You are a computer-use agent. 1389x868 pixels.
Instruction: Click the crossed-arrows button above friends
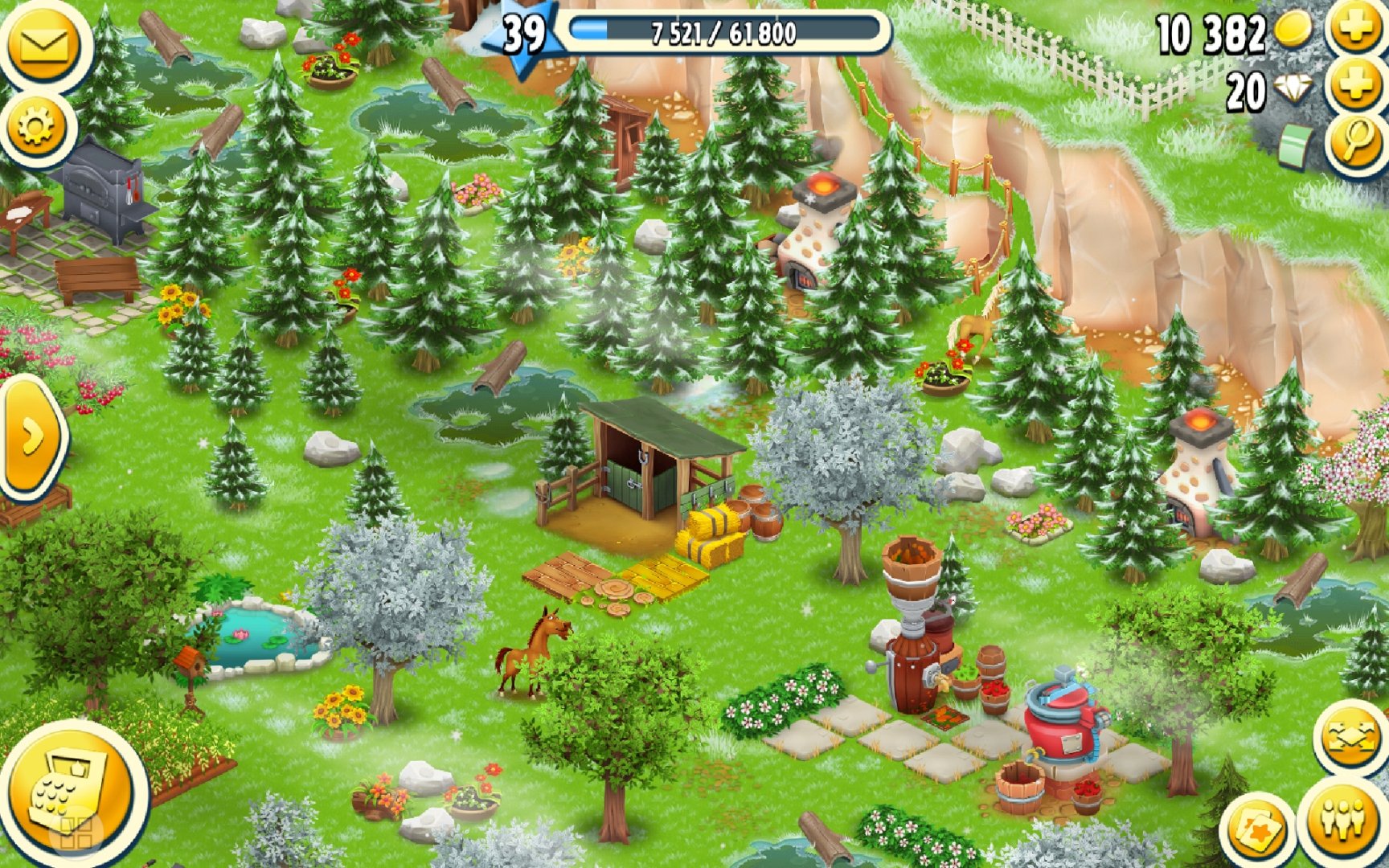[x=1350, y=737]
